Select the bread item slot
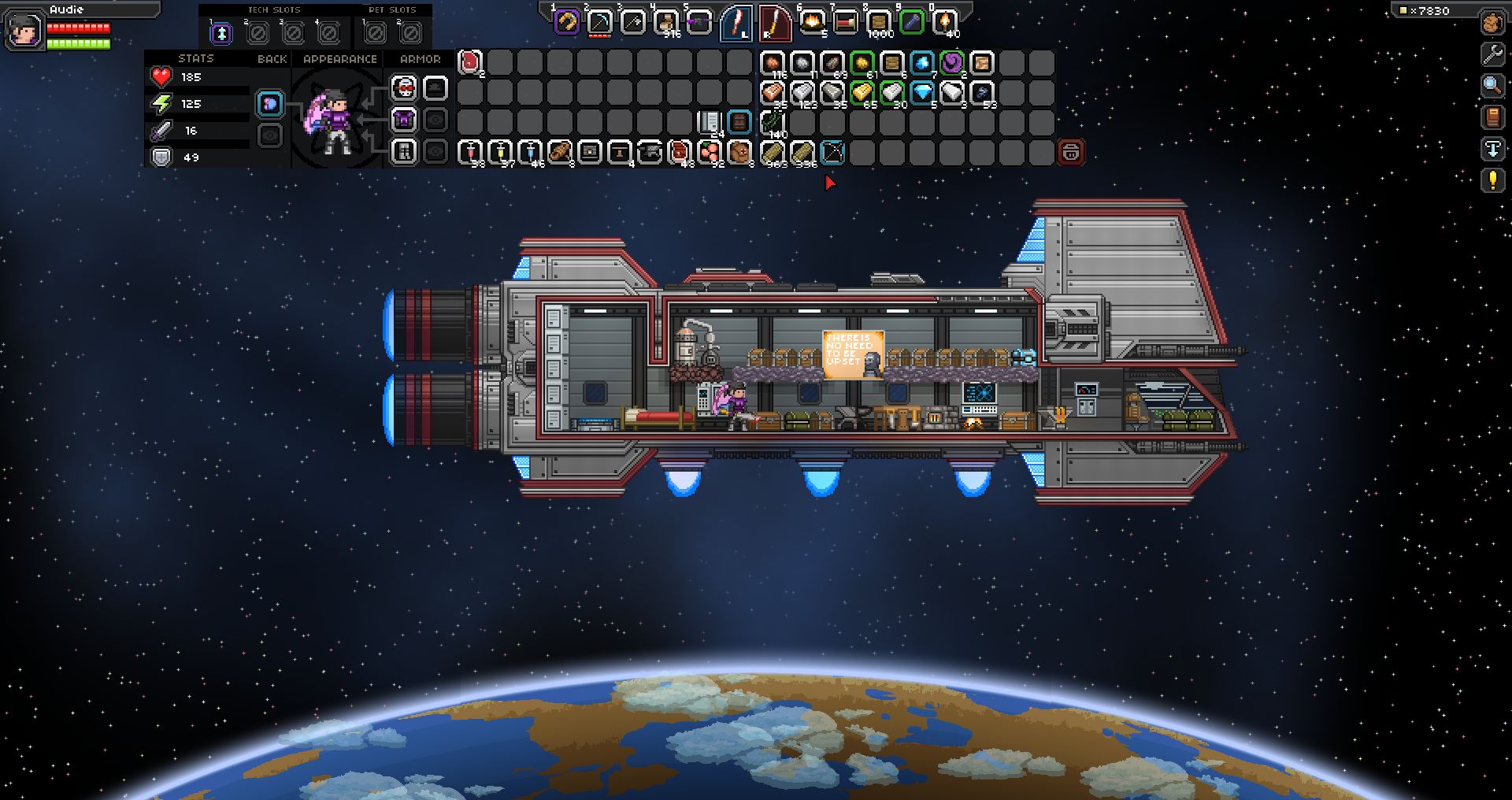This screenshot has height=800, width=1512. coord(560,152)
